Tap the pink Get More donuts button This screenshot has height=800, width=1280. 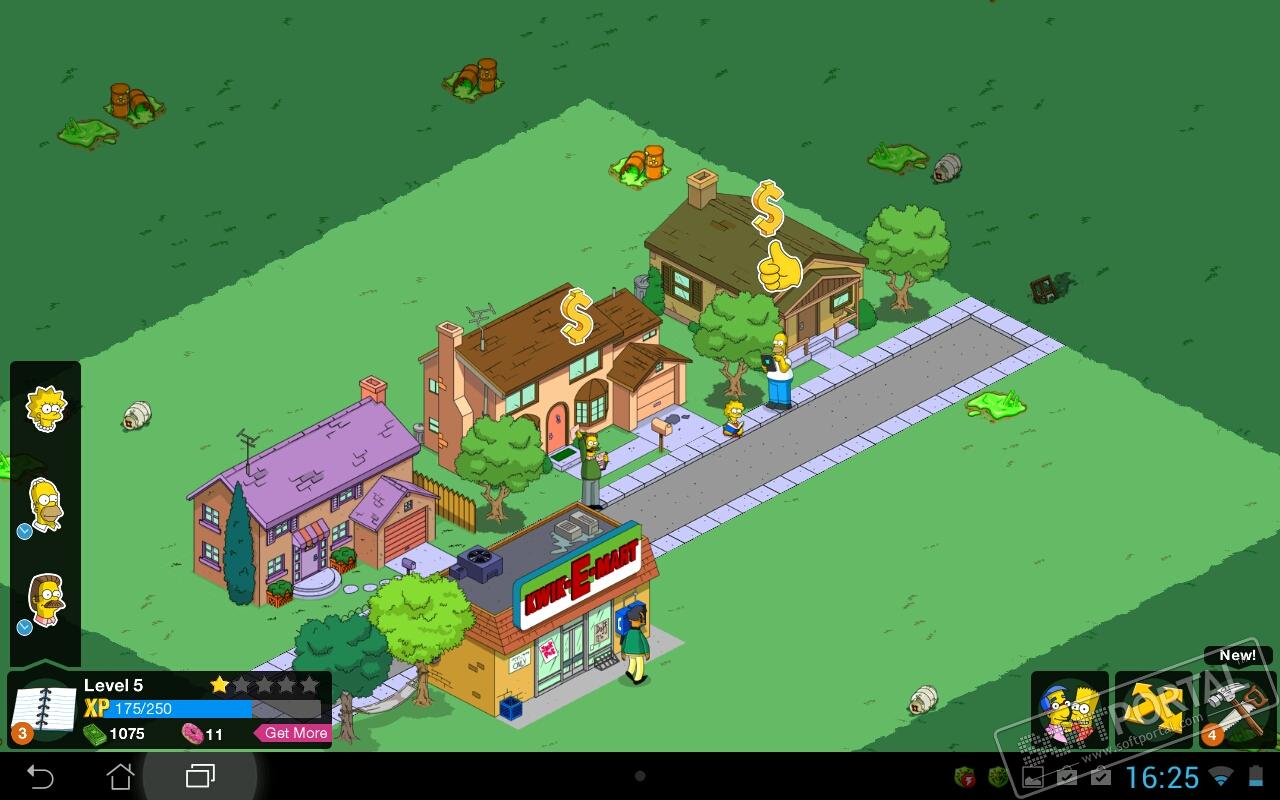point(294,733)
